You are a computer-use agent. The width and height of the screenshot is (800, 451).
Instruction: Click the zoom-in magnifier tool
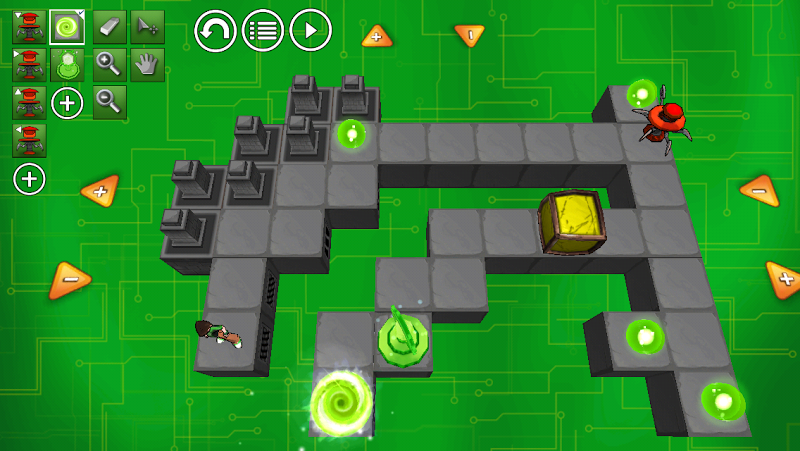pos(109,65)
